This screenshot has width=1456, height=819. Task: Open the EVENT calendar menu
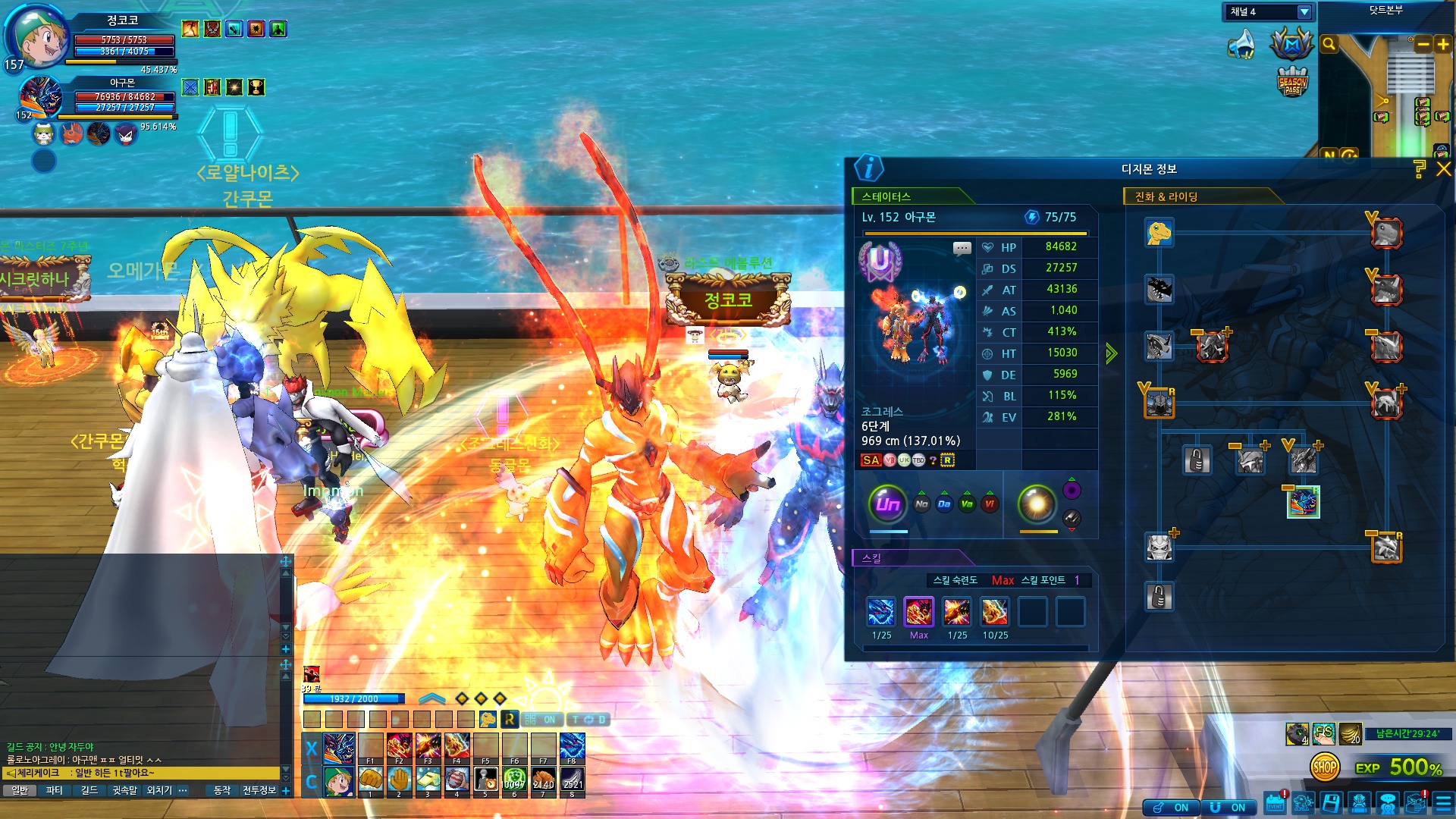pos(1275,804)
